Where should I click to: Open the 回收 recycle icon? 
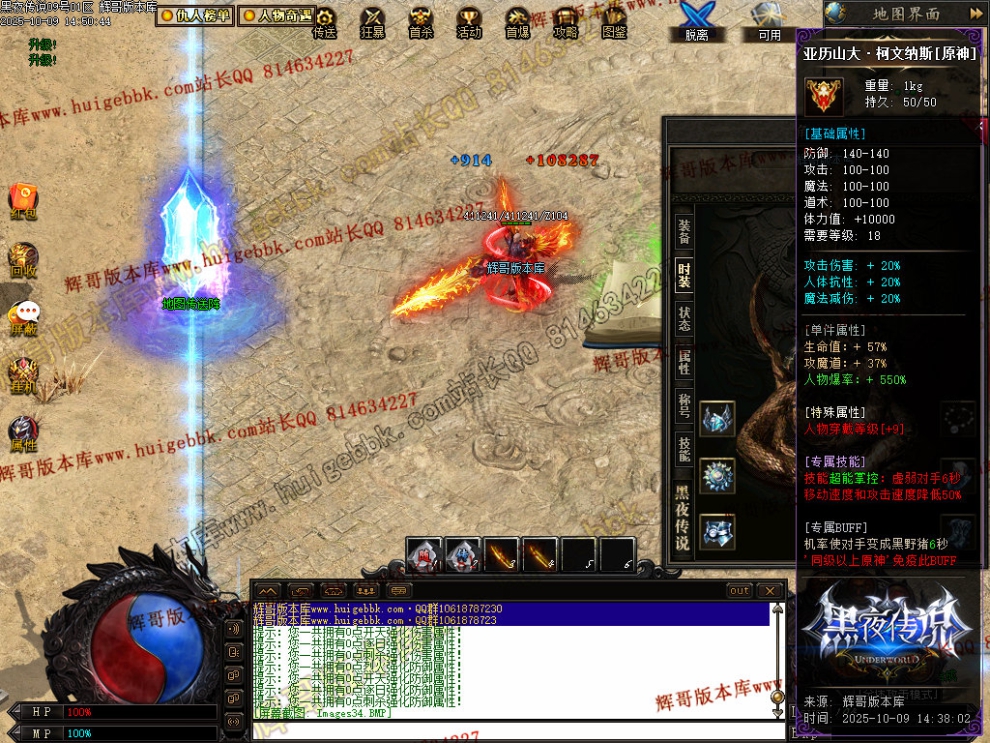(x=23, y=258)
